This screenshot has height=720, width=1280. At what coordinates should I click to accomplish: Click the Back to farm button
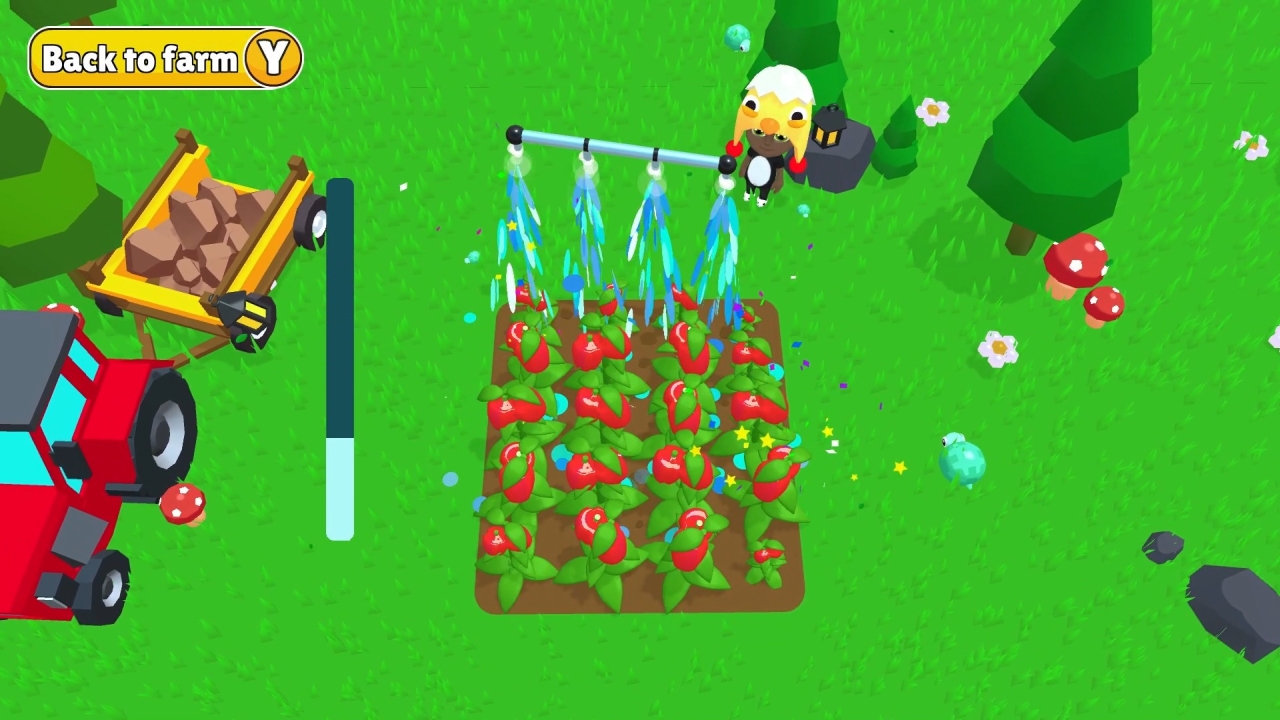click(x=165, y=58)
